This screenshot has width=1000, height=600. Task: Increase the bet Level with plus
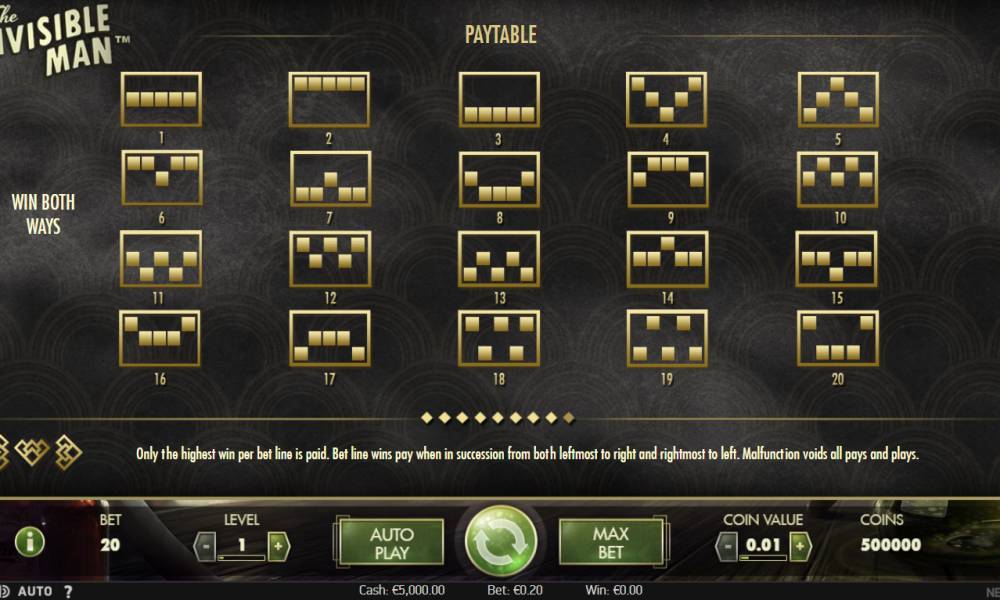coord(278,546)
